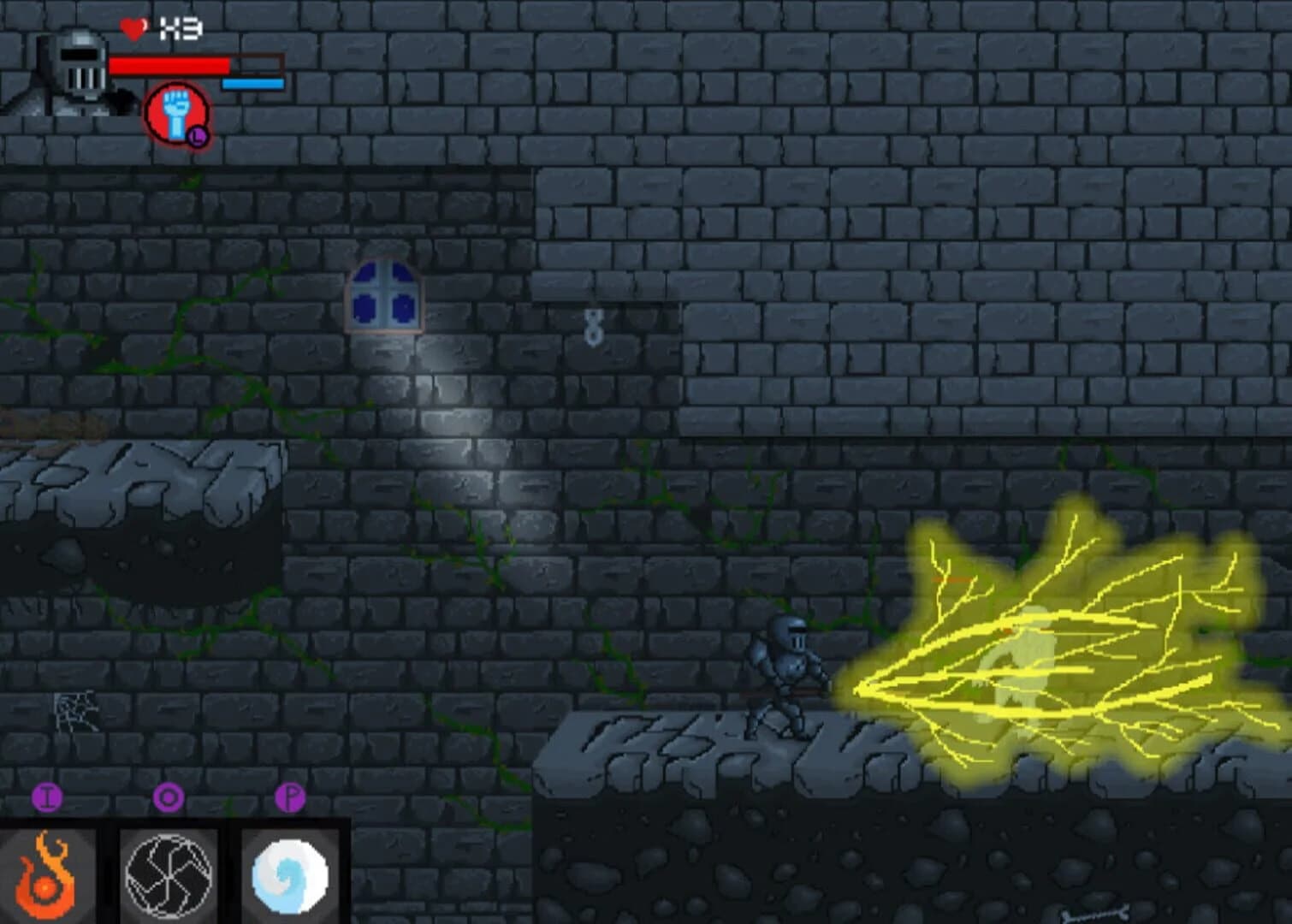1292x924 pixels.
Task: Click the shuriken ability slot frame
Action: pyautogui.click(x=169, y=874)
